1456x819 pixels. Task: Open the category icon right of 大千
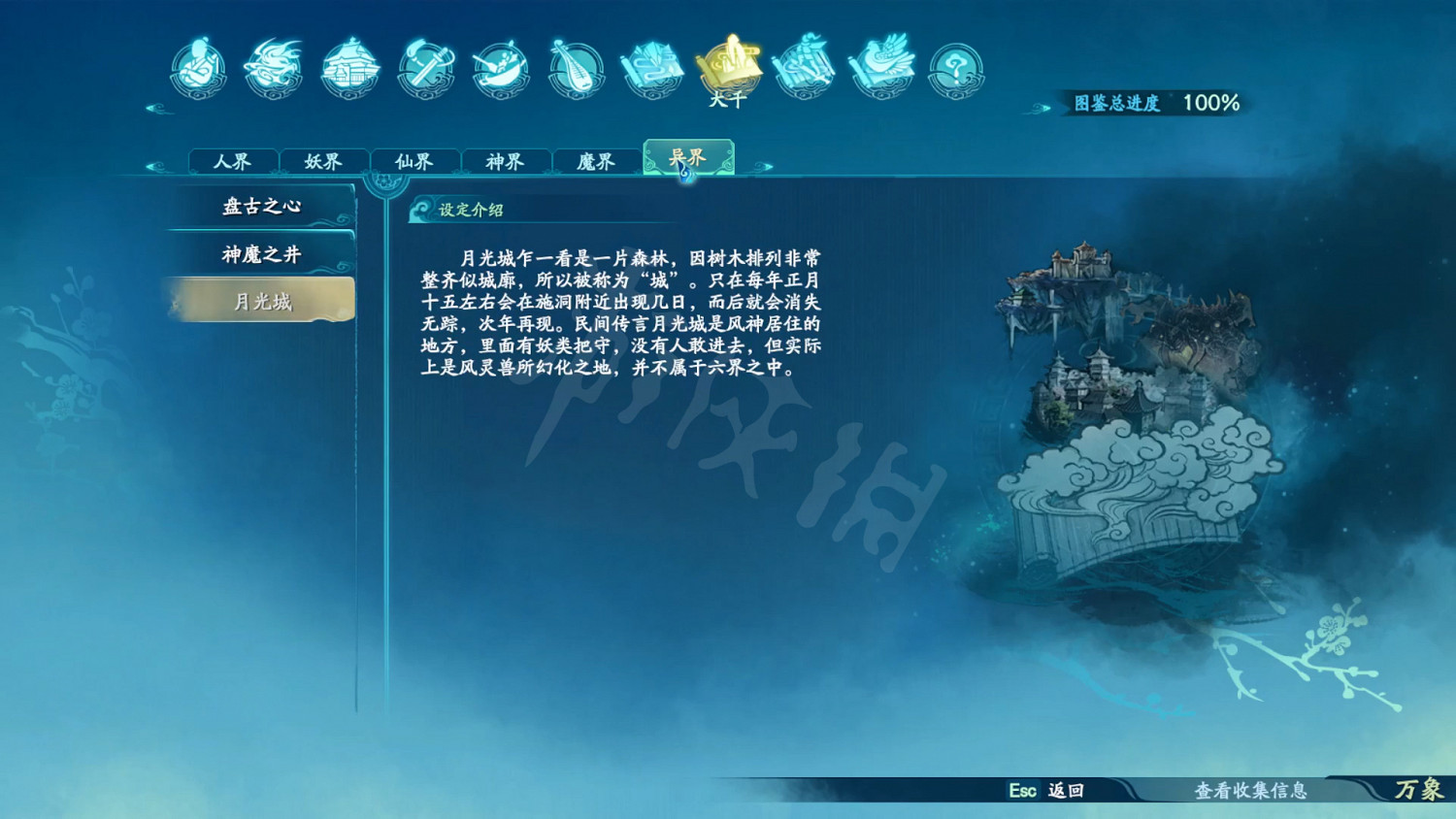click(806, 68)
